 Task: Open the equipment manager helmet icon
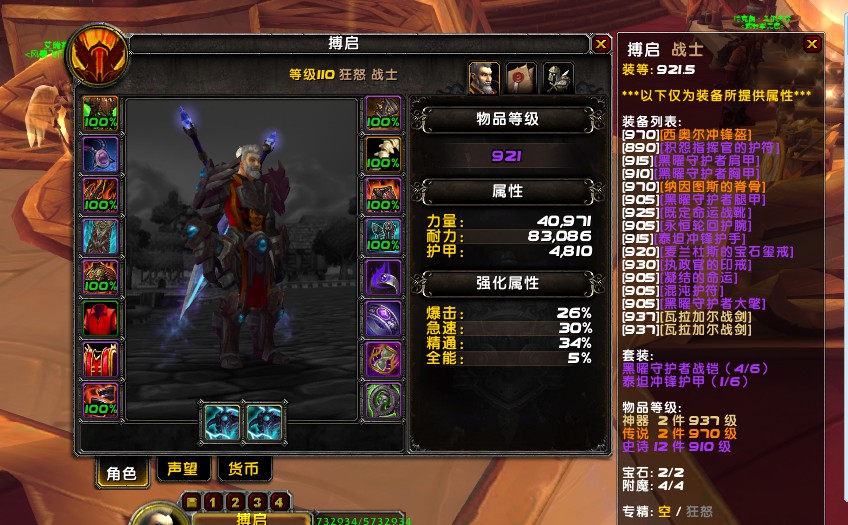(557, 78)
